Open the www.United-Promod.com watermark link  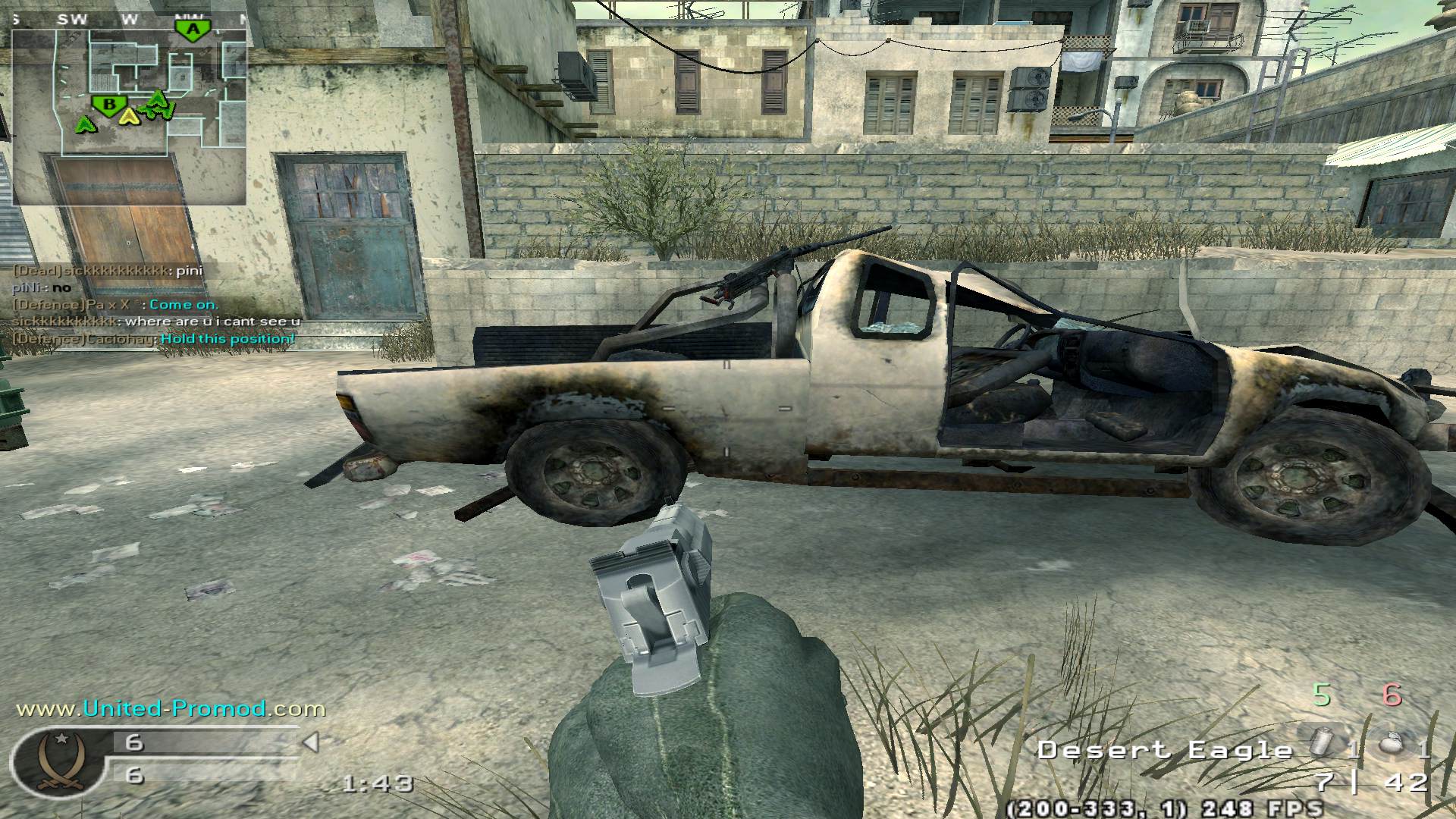point(171,709)
